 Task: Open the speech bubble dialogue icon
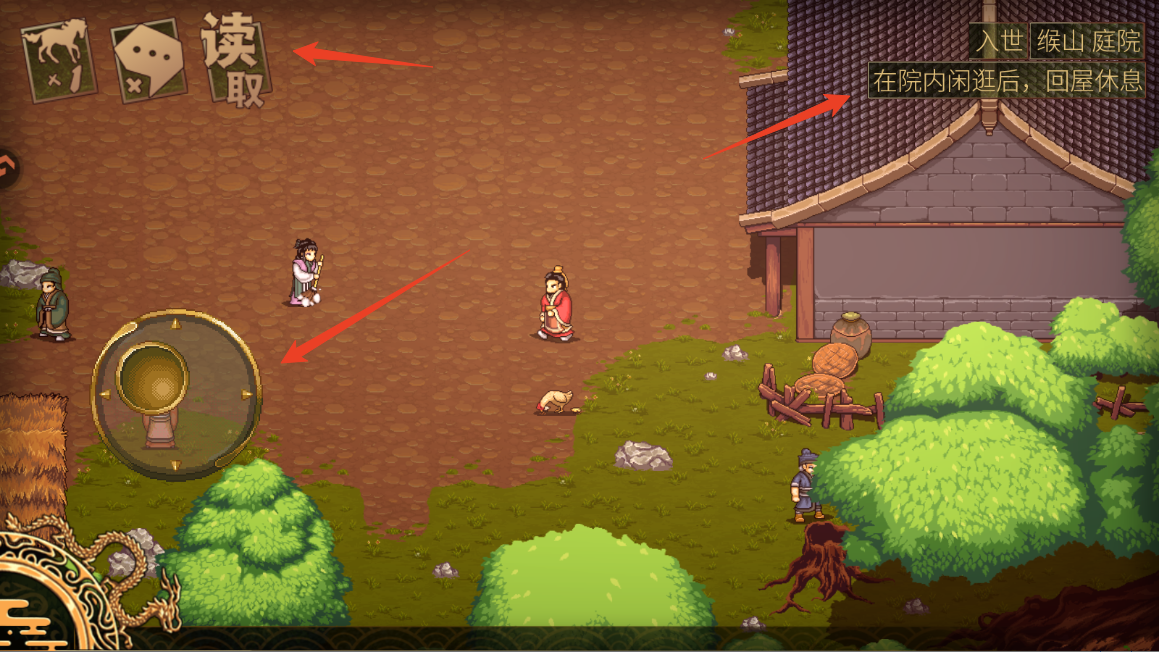tap(148, 59)
